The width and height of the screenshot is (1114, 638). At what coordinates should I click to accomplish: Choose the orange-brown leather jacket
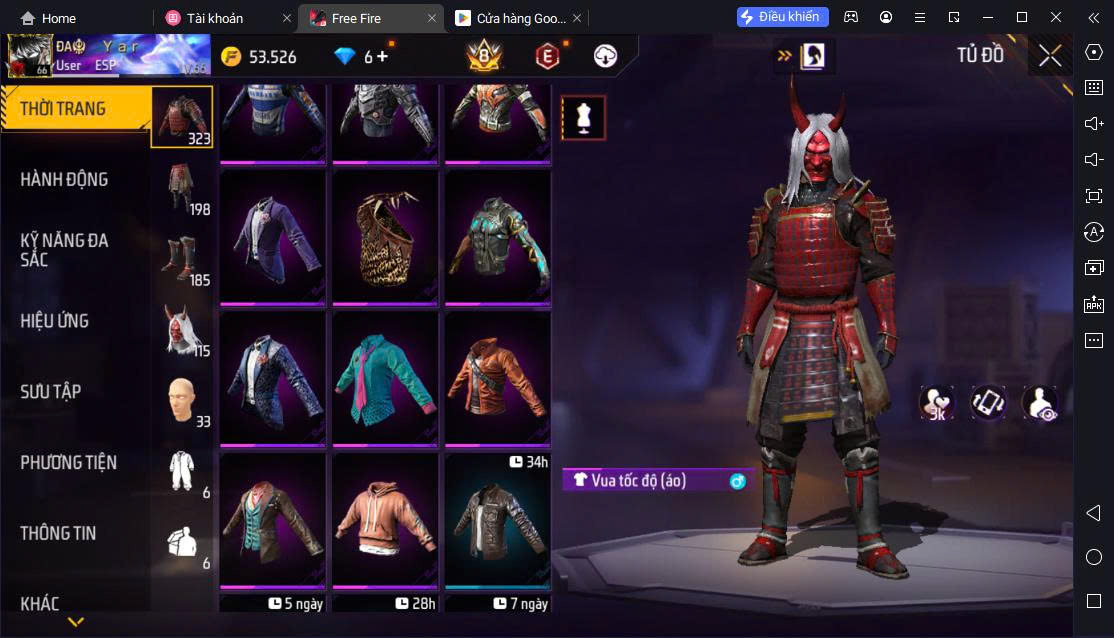(497, 378)
